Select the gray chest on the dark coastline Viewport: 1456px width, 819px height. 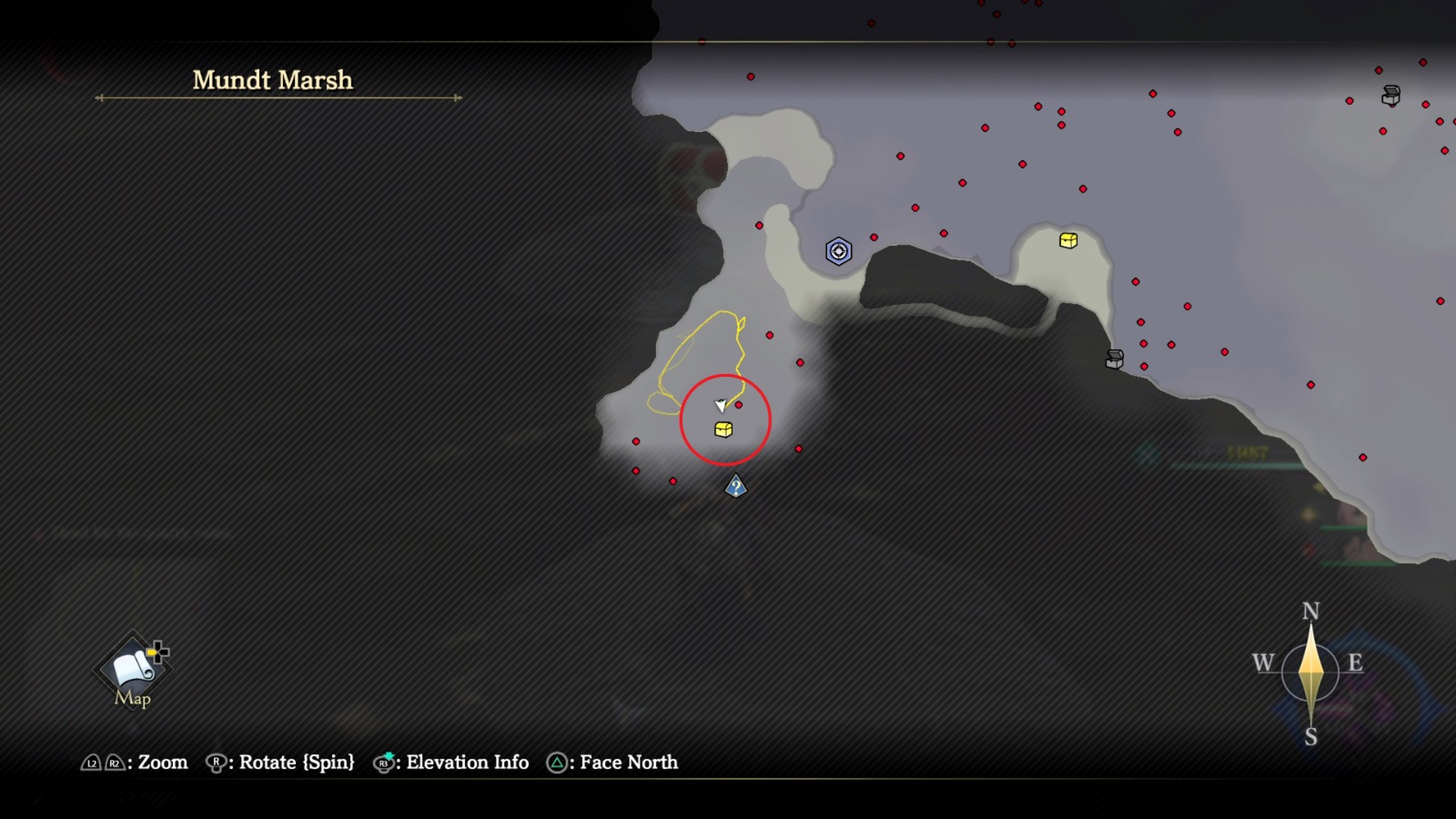point(1115,359)
